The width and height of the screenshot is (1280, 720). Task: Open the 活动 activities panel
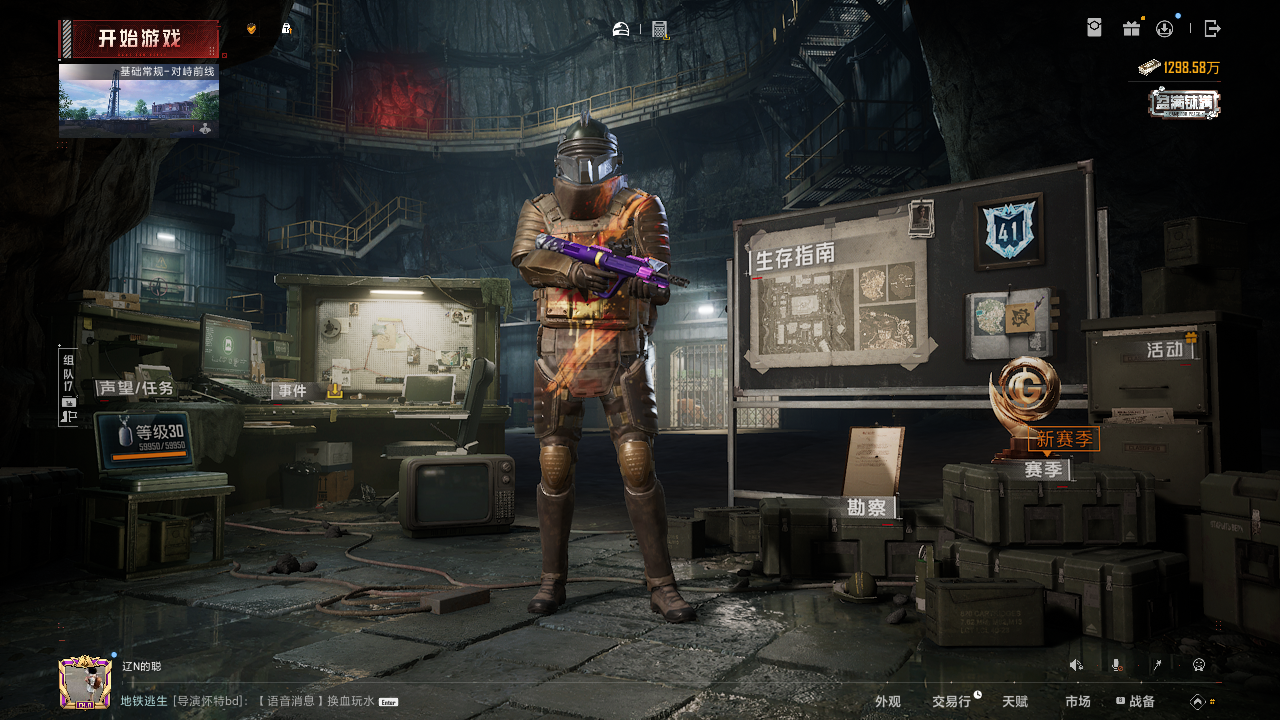[1164, 350]
